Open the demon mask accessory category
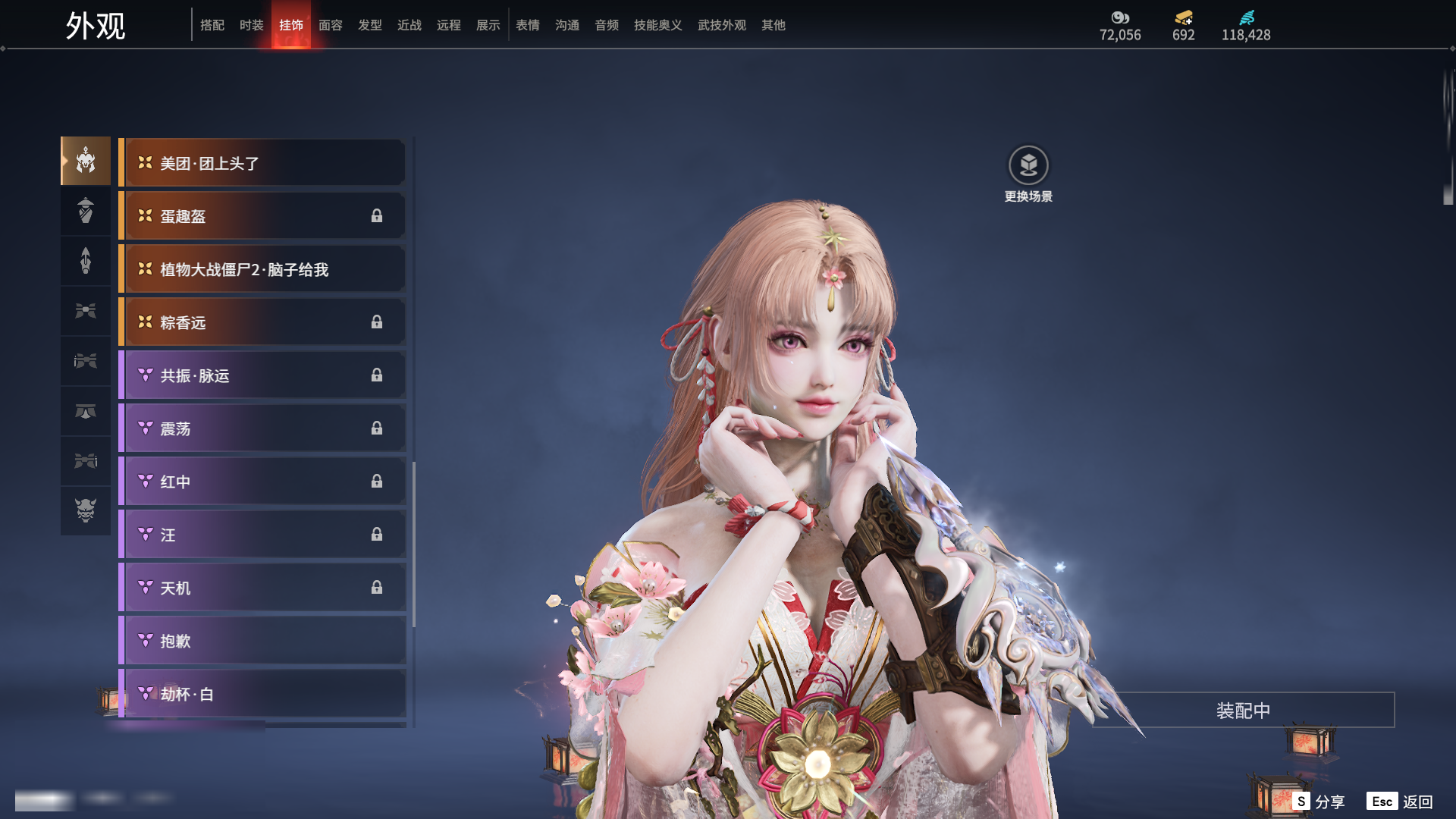1456x819 pixels. pyautogui.click(x=86, y=510)
